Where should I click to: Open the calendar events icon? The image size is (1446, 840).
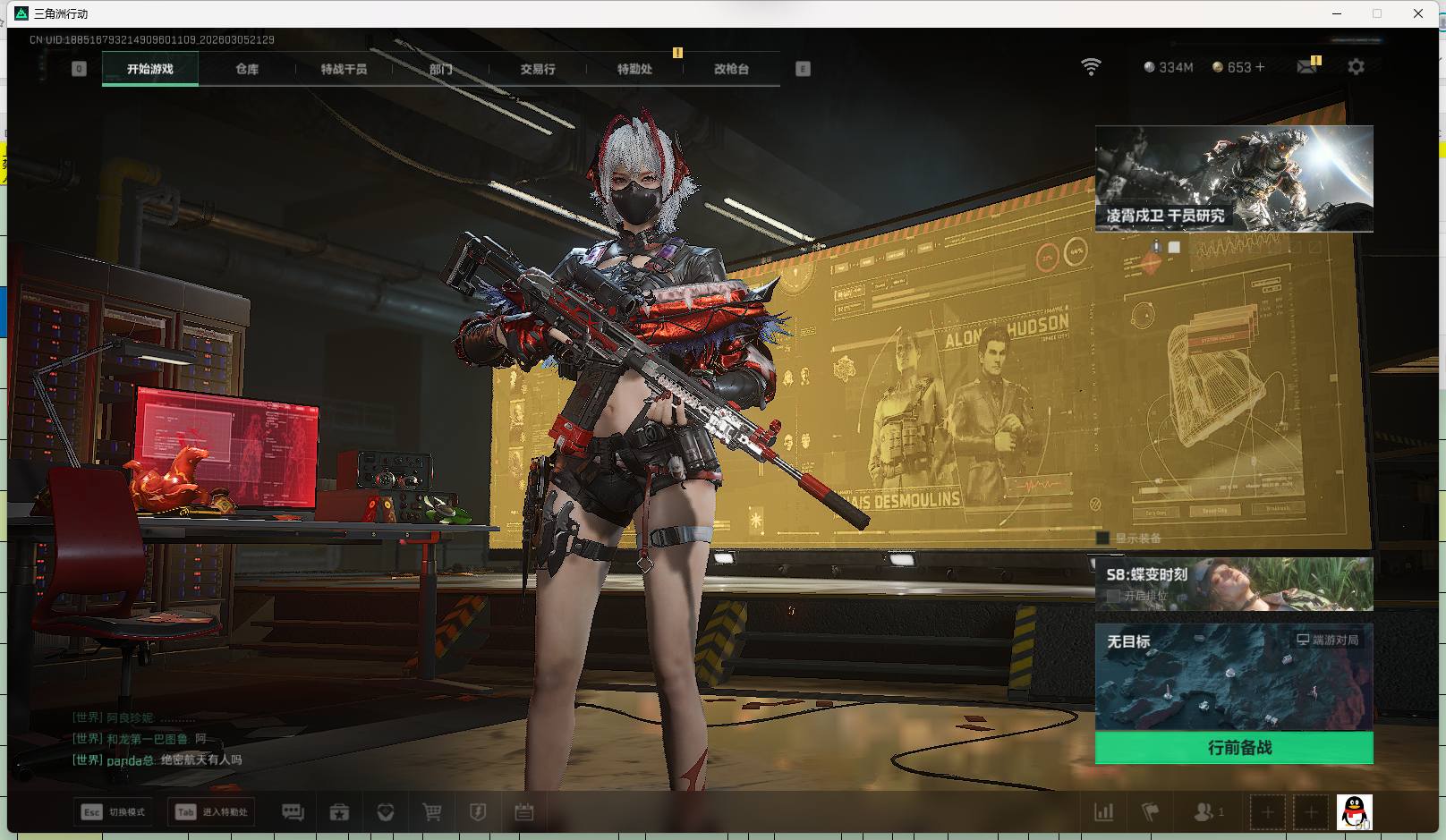click(x=524, y=812)
